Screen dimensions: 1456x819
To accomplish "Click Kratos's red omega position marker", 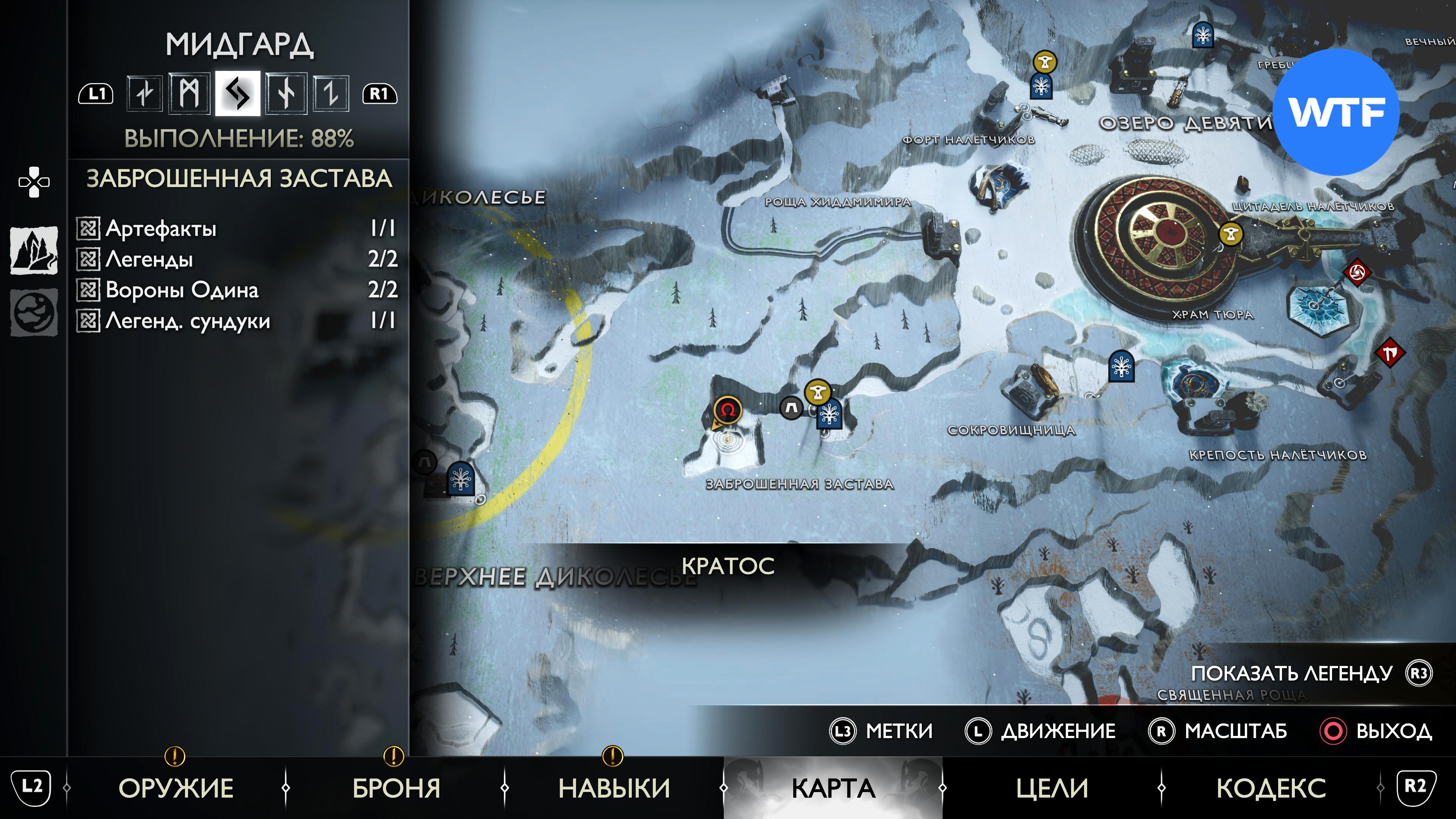I will (728, 410).
